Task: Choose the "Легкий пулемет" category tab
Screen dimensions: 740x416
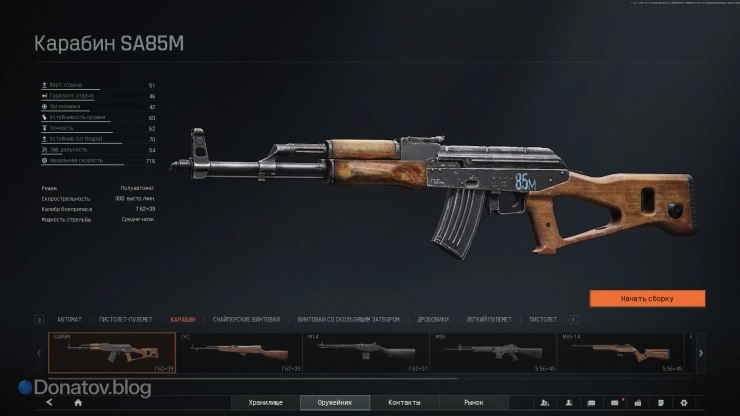Action: point(490,319)
